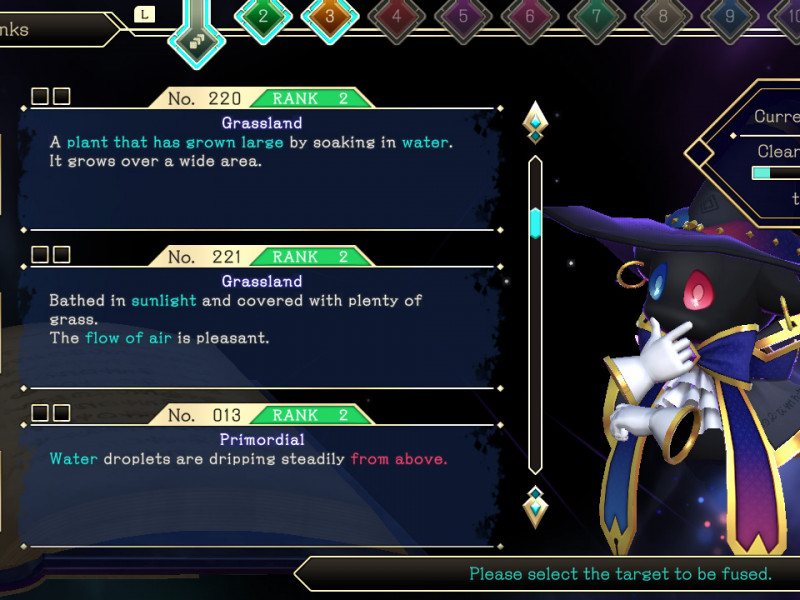Viewport: 800px width, 600px height.
Task: Select the rank 6 diamond tab
Action: coord(530,16)
